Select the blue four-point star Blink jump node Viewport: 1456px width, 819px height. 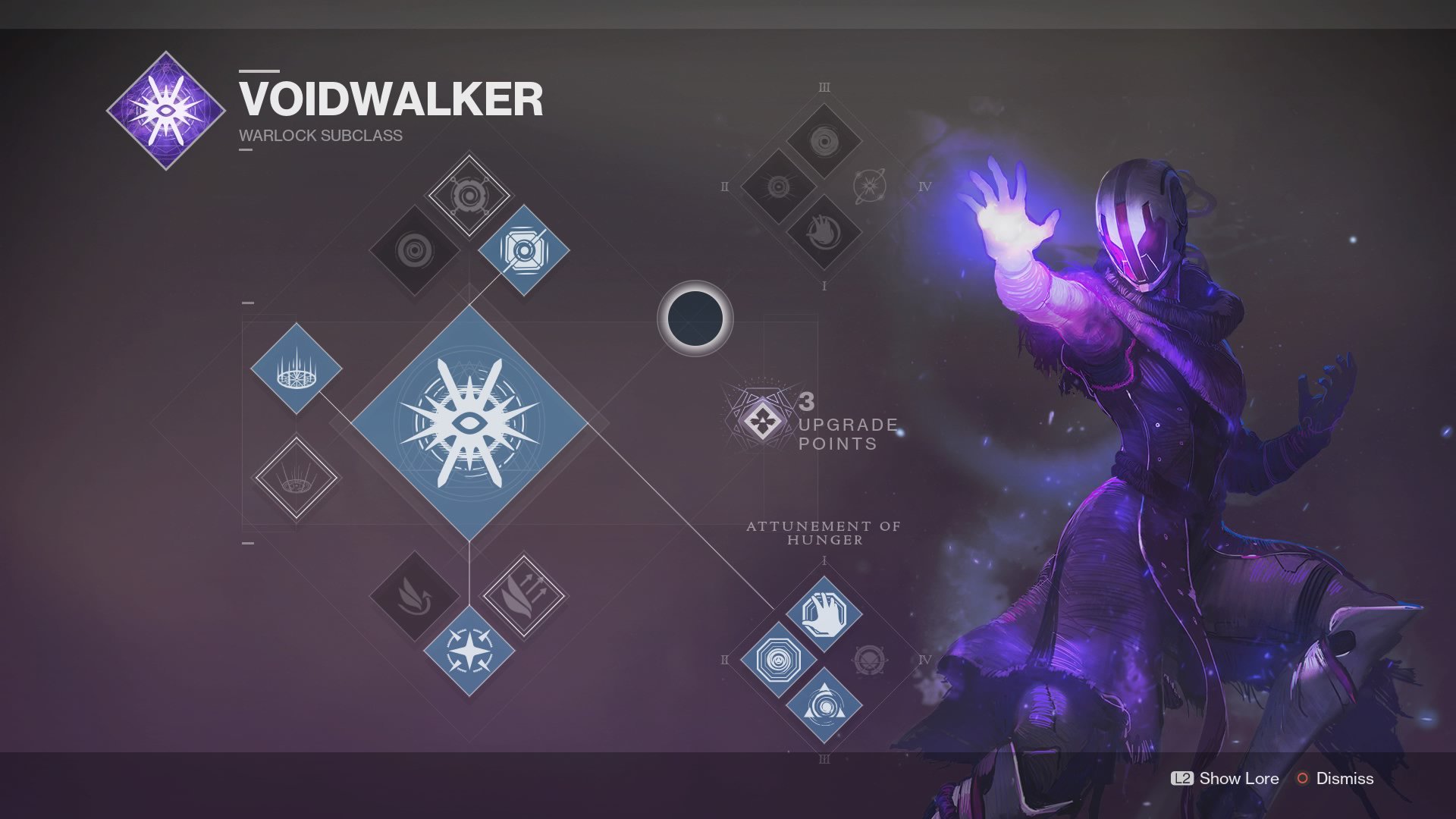(469, 651)
